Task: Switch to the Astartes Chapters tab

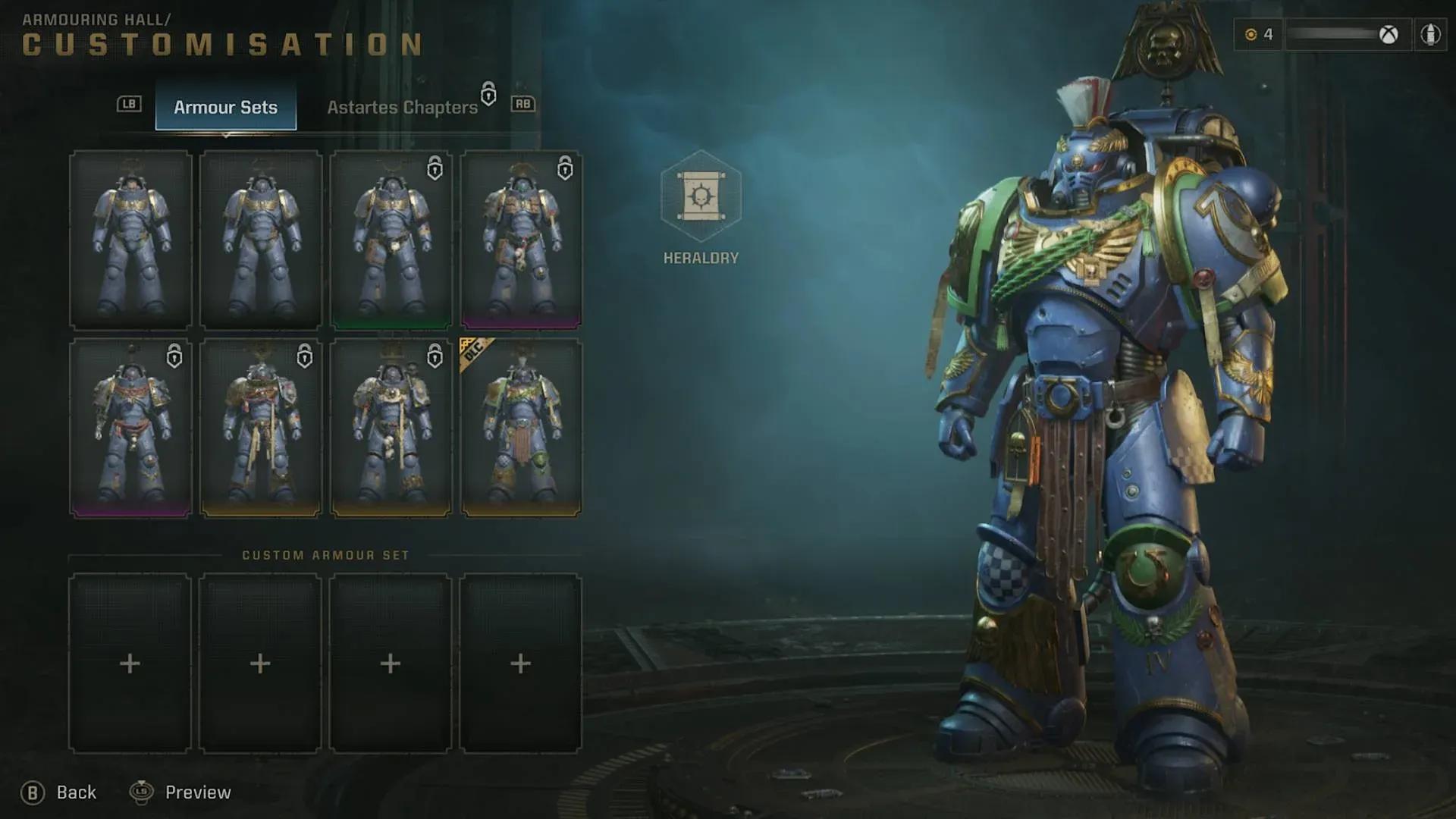Action: [403, 107]
